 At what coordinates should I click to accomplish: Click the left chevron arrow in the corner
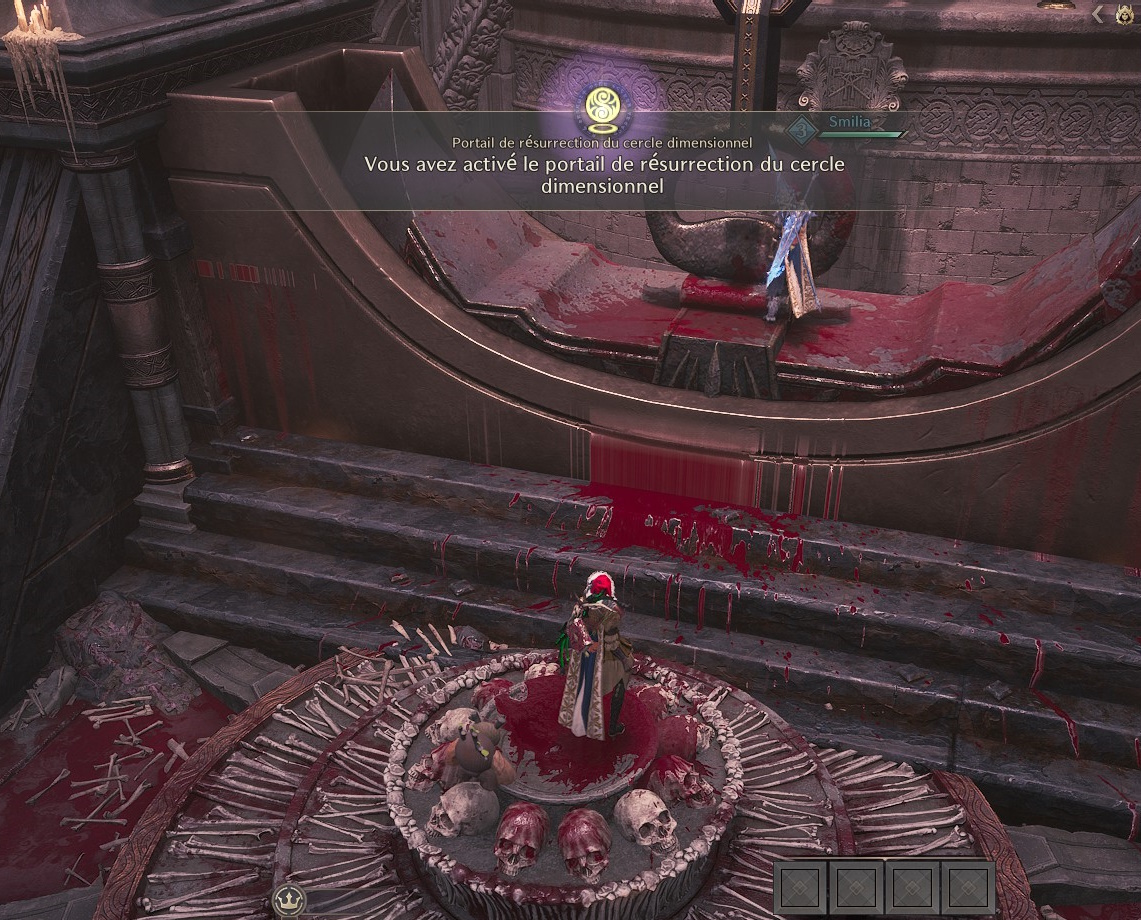(1098, 14)
